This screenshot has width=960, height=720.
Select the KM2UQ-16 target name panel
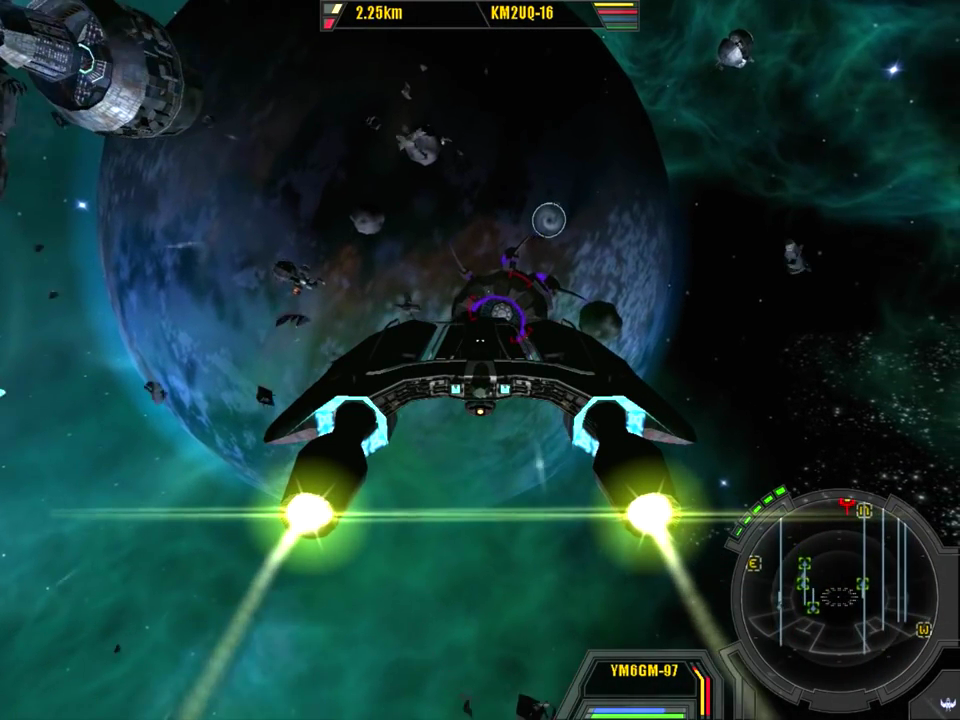tap(522, 14)
